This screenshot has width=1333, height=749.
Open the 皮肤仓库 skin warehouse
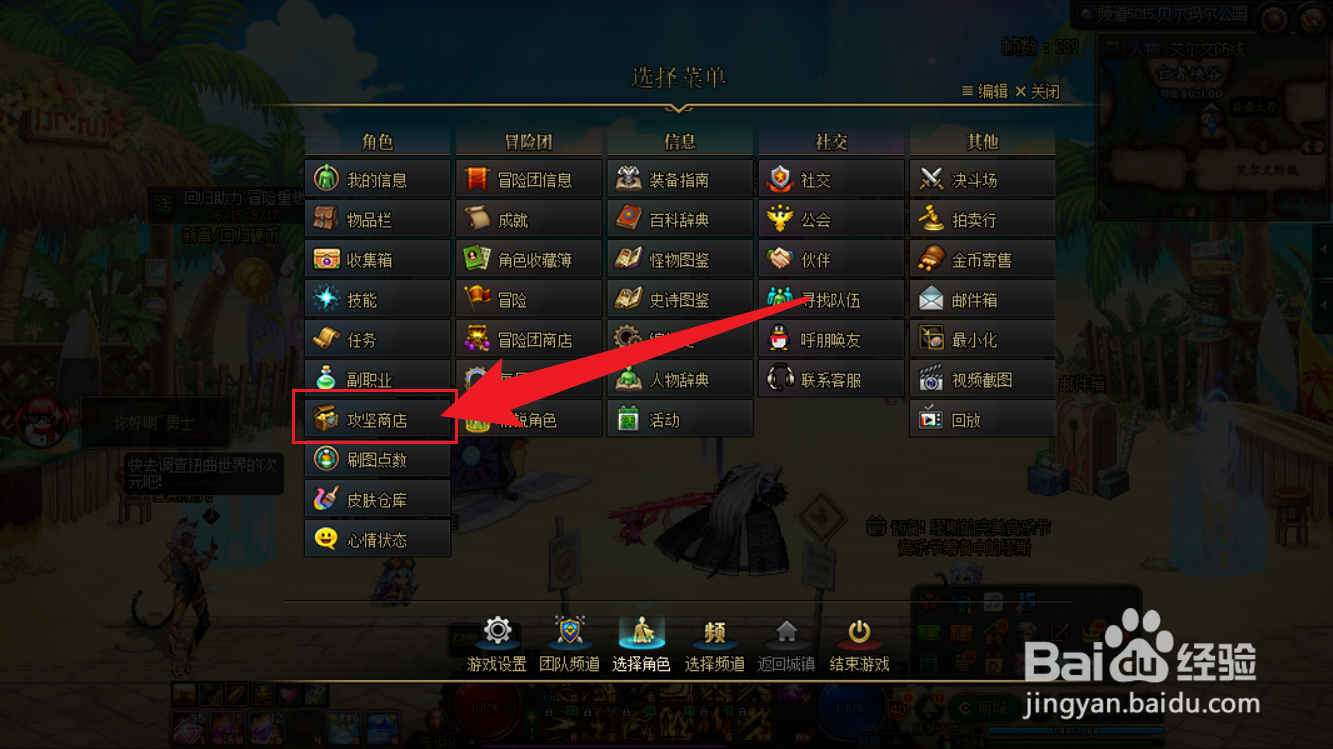pyautogui.click(x=377, y=498)
